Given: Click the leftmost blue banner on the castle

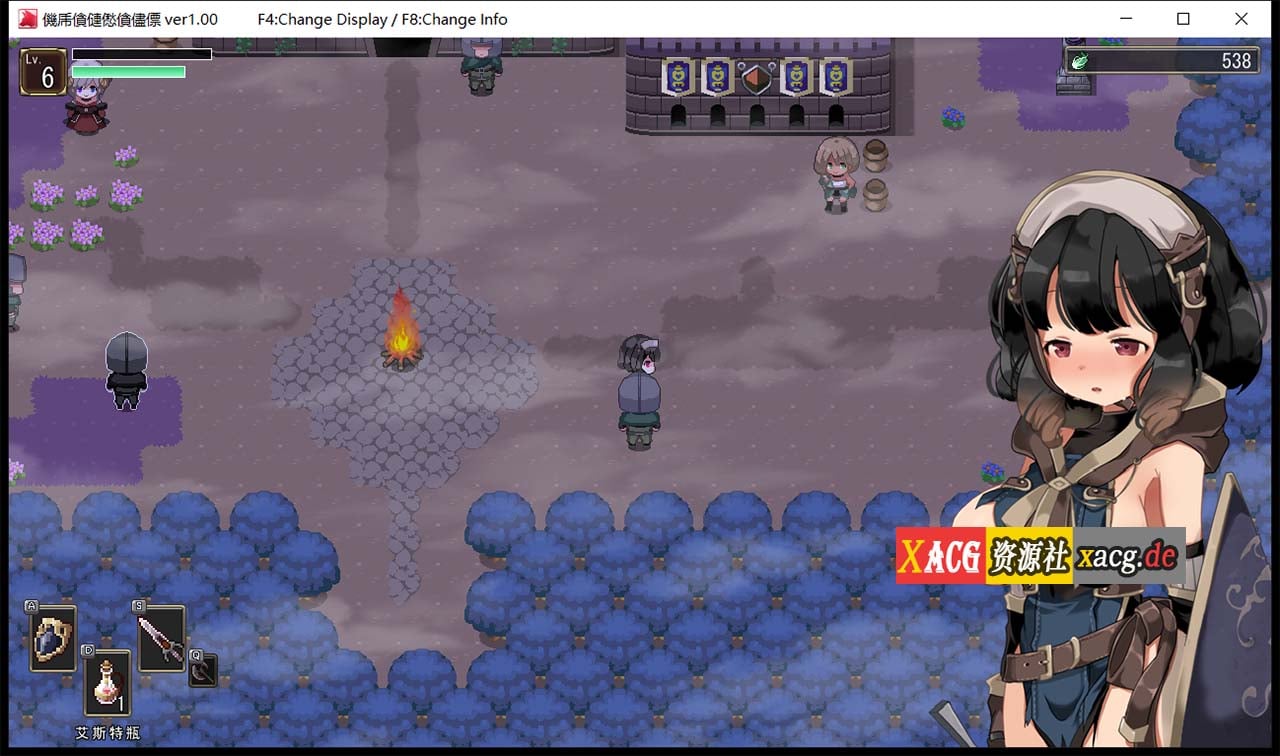Looking at the screenshot, I should coord(676,73).
